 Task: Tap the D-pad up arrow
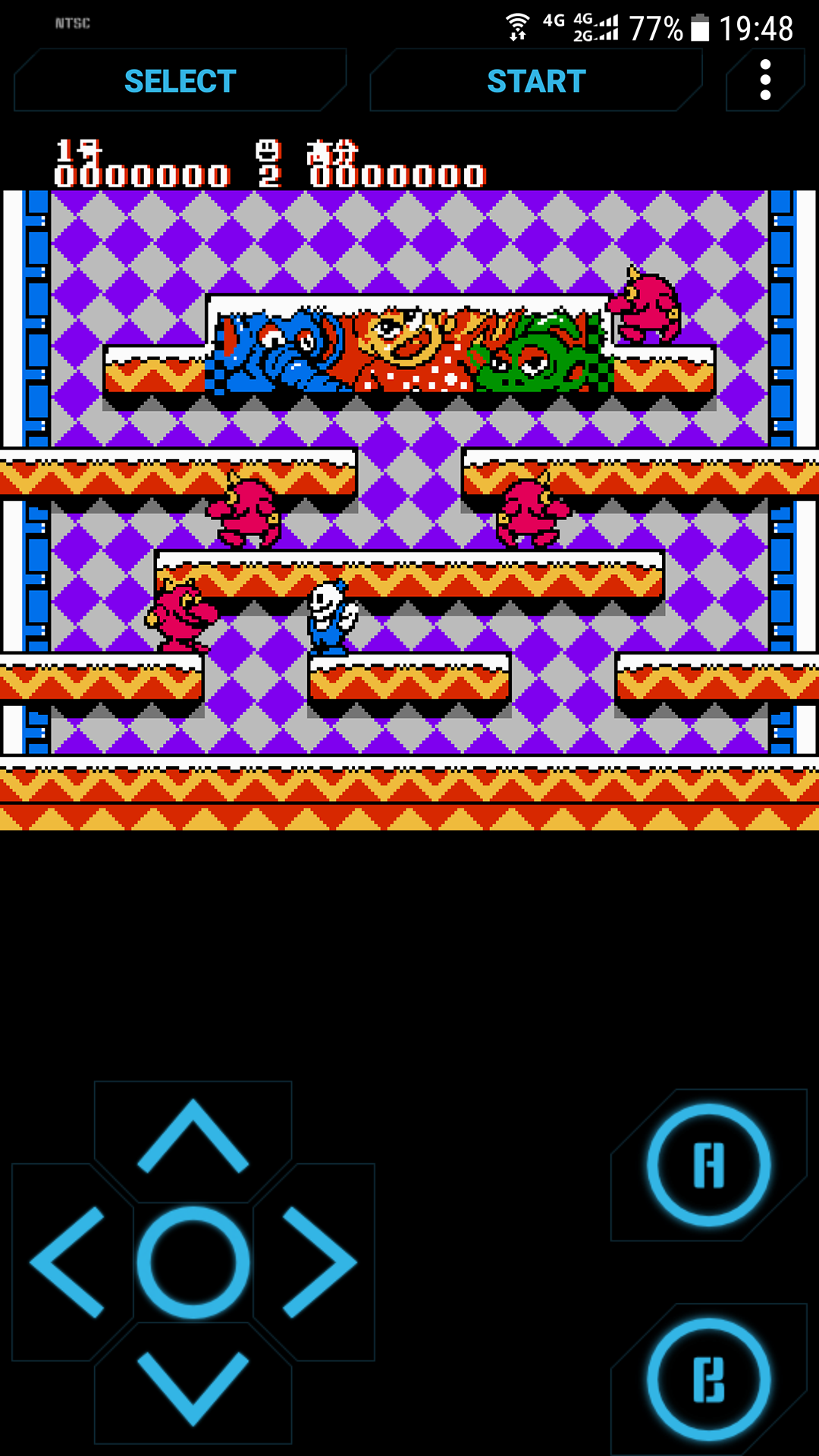coord(193,1136)
